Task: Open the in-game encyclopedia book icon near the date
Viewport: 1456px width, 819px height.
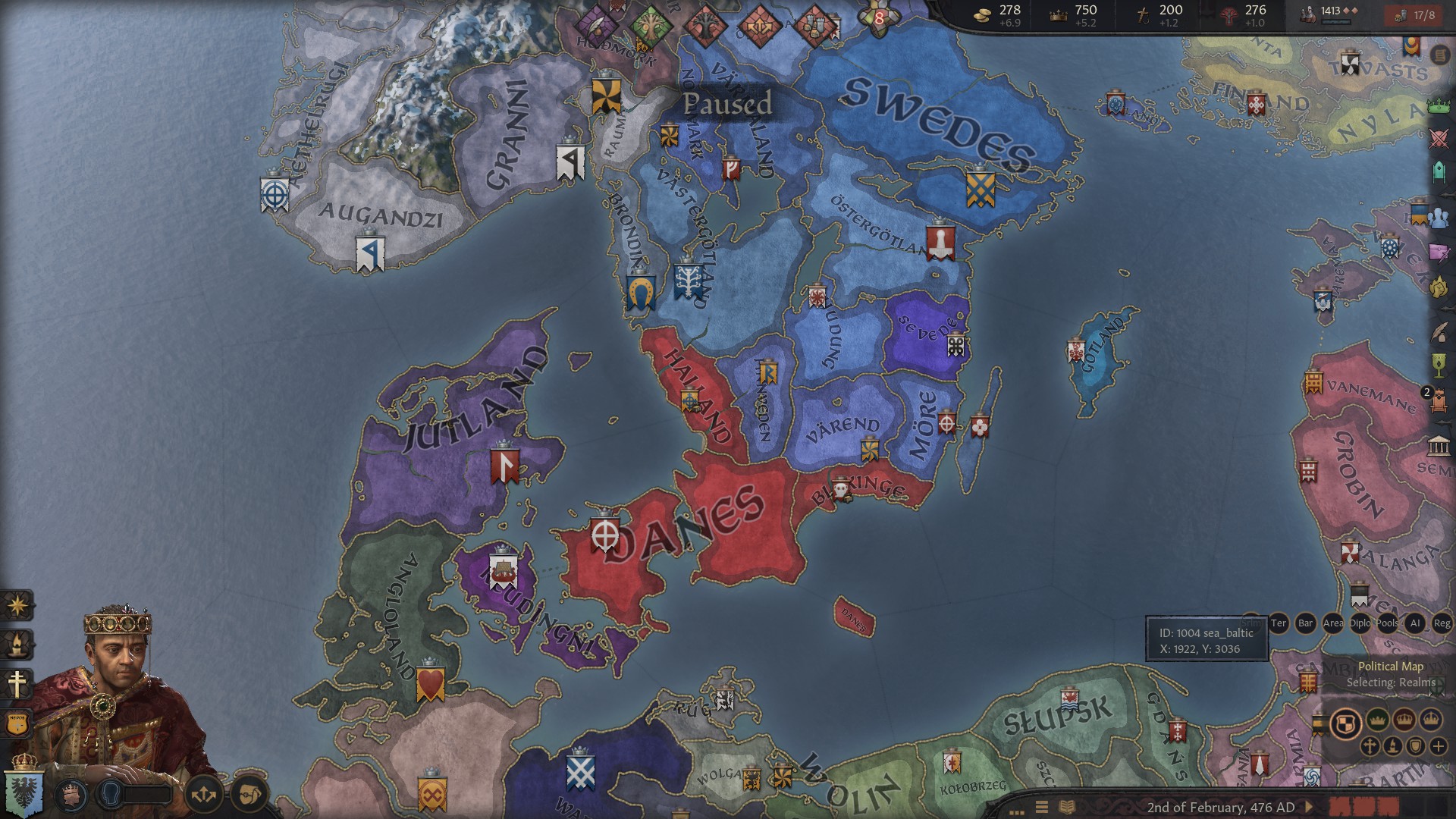Action: [1066, 805]
